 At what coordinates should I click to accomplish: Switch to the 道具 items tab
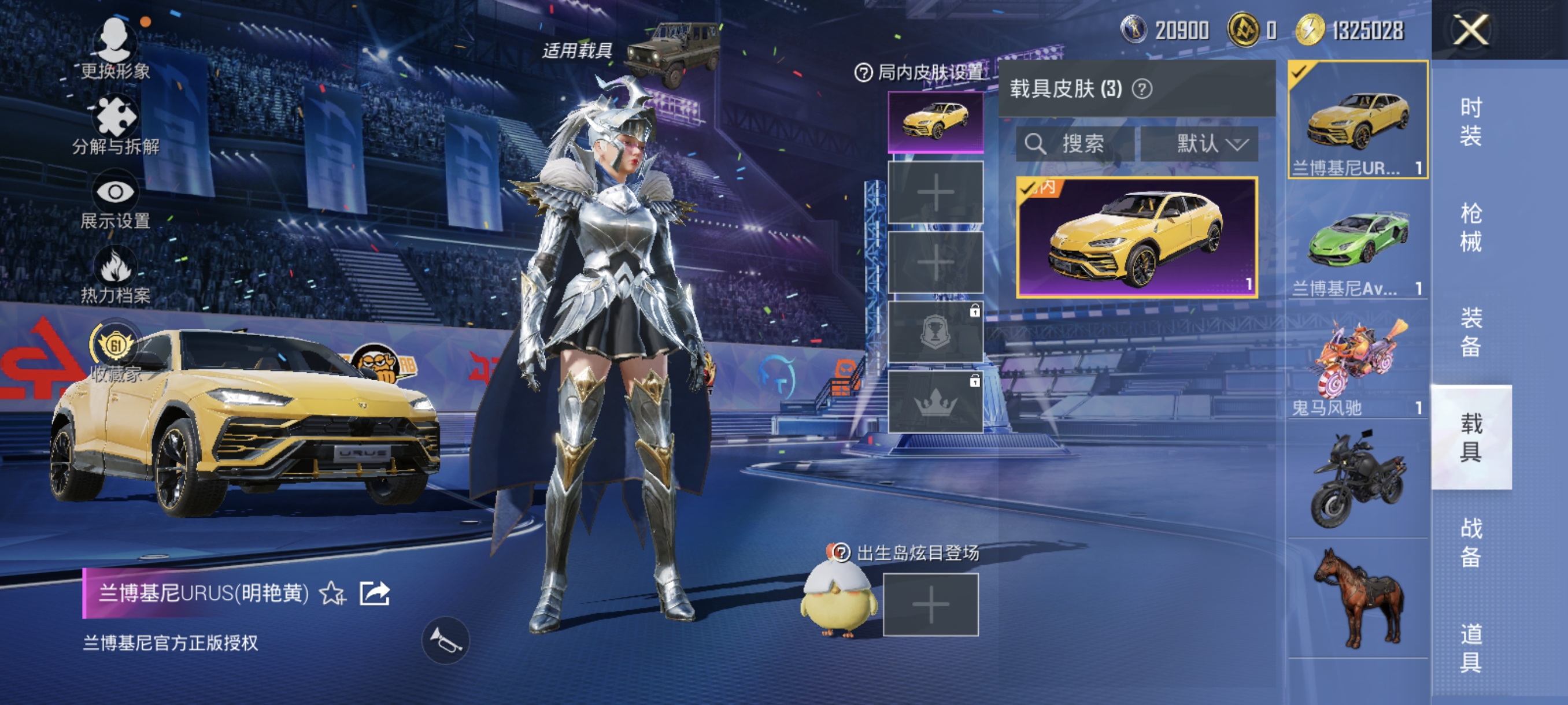(1471, 647)
